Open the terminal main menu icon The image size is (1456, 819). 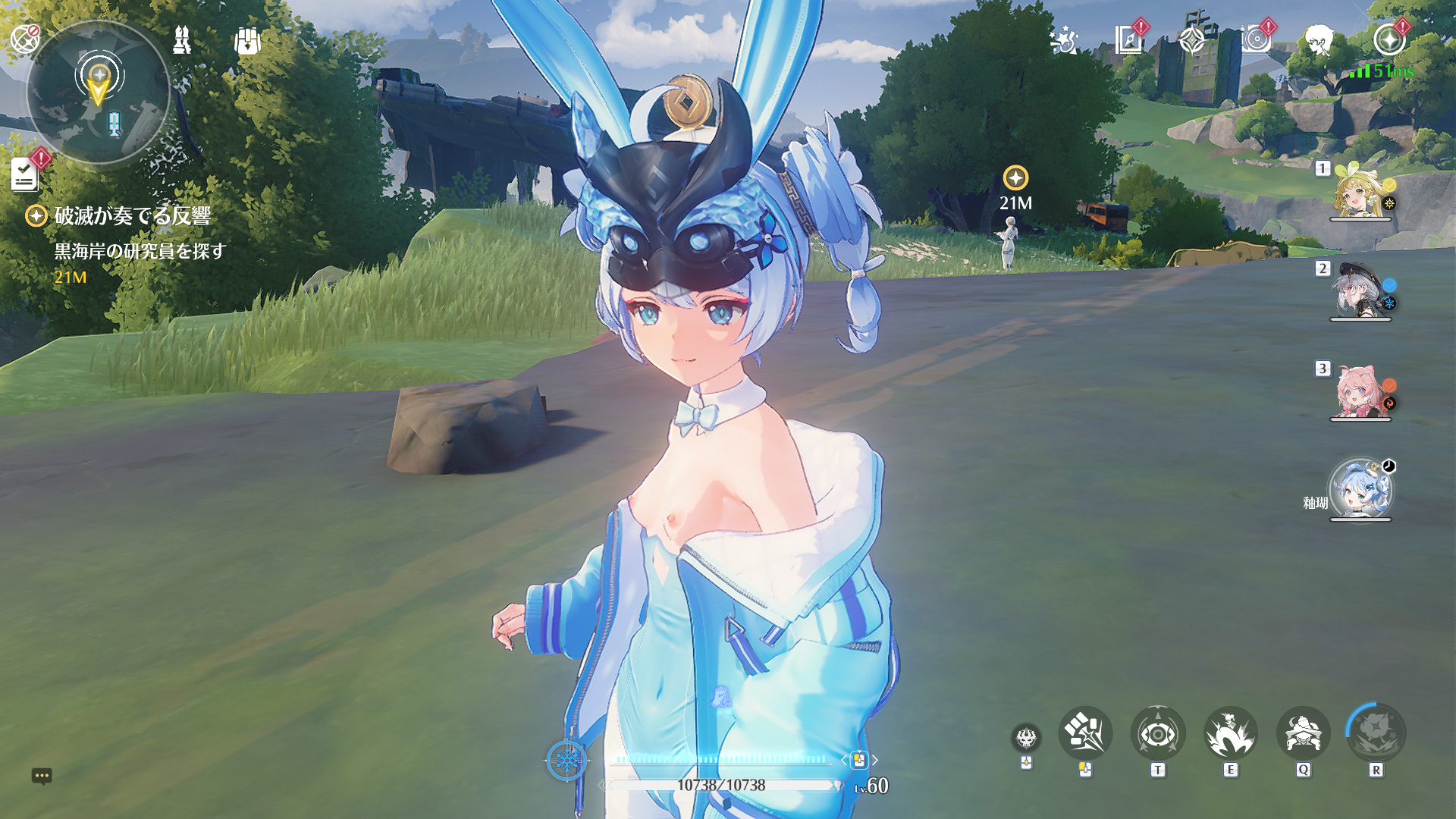pyautogui.click(x=1389, y=39)
